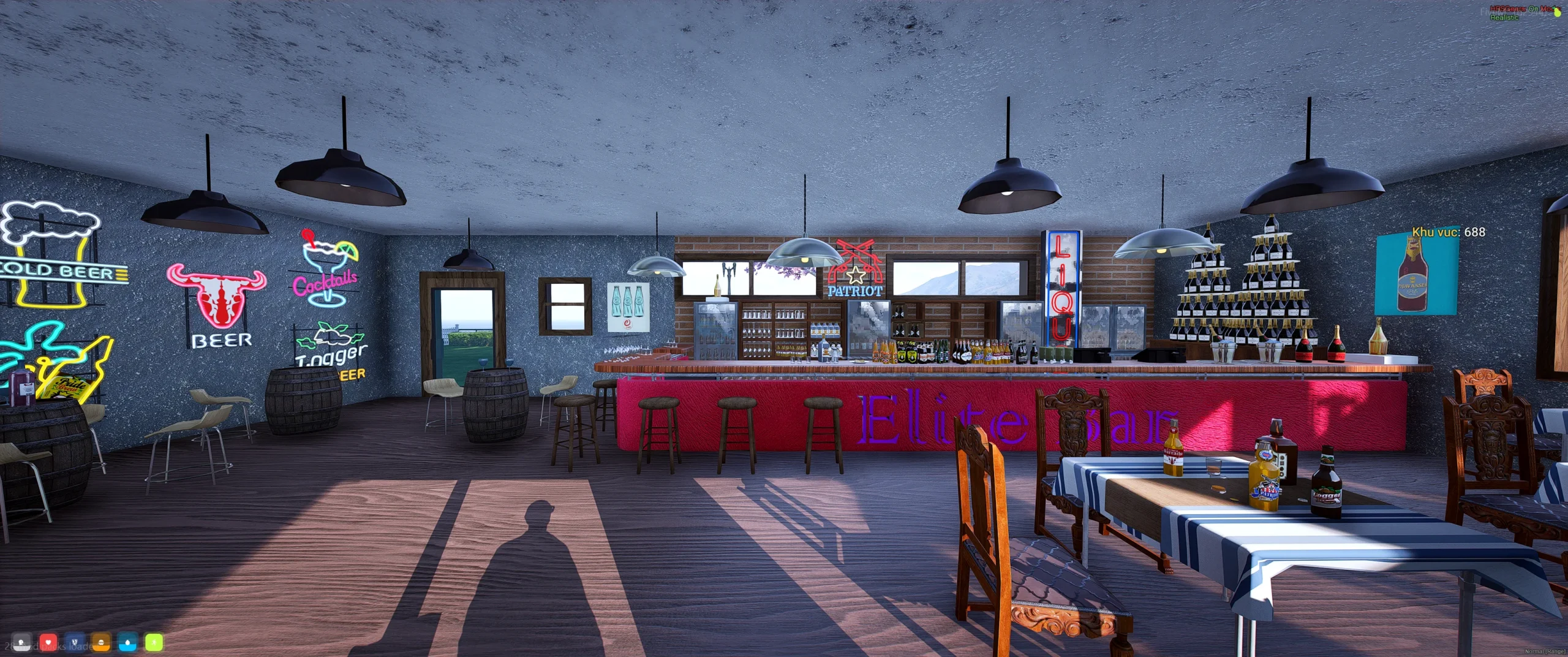Click the cyan droplet thirst icon
This screenshot has width=1568, height=657.
129,645
